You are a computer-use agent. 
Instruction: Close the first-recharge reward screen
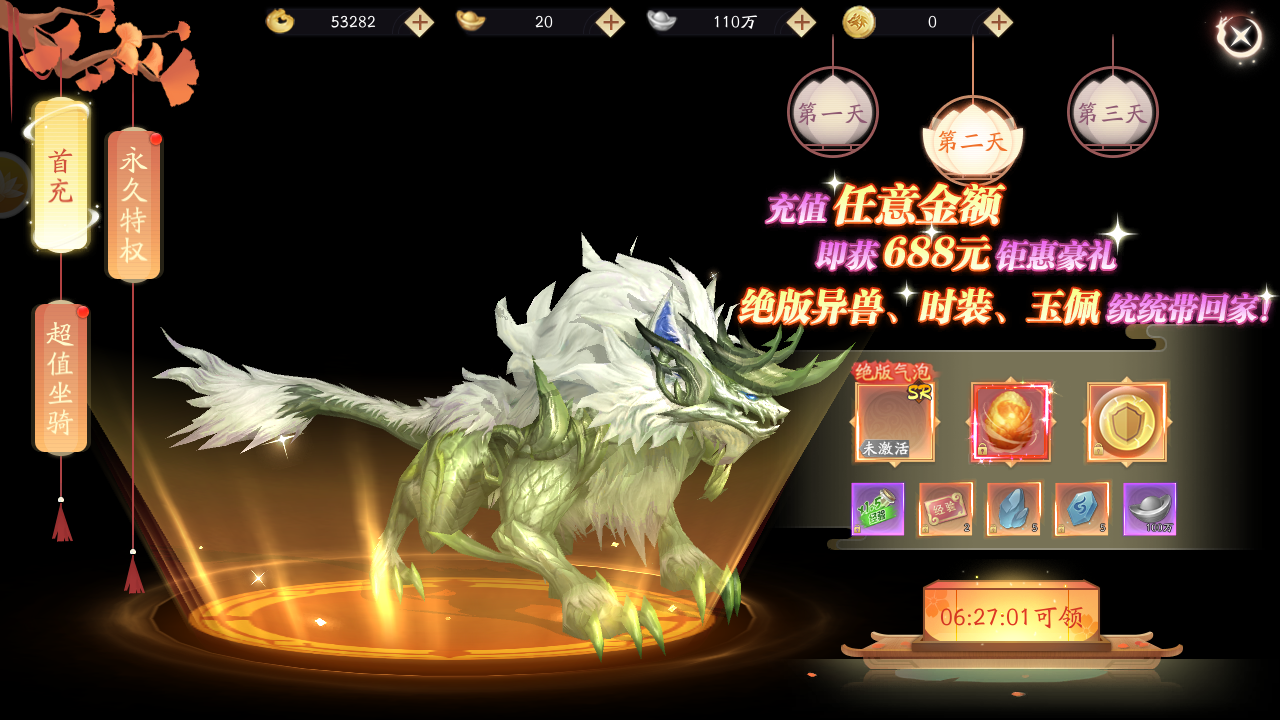point(1240,37)
